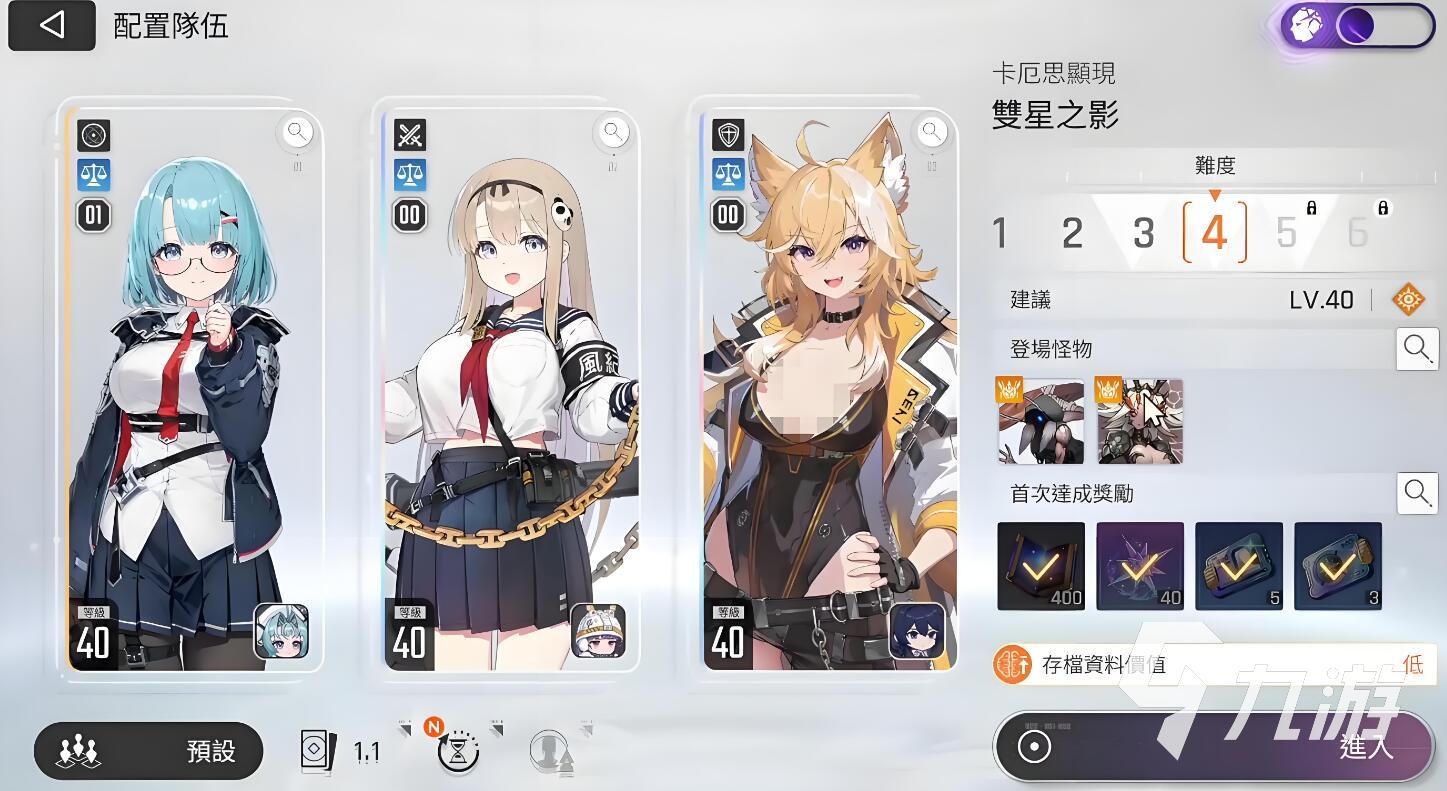
Task: Click the search magnifier beside 首次達成獎勵
Action: (x=1417, y=492)
